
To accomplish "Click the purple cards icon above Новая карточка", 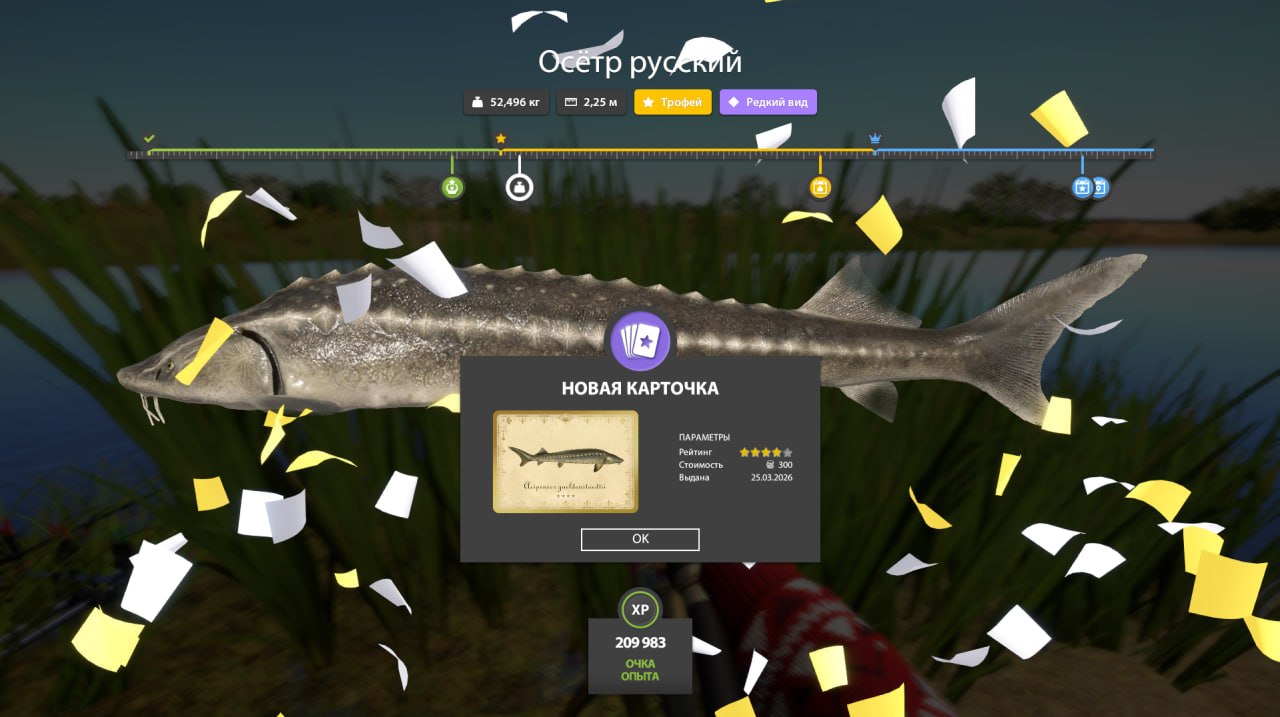I will point(641,342).
